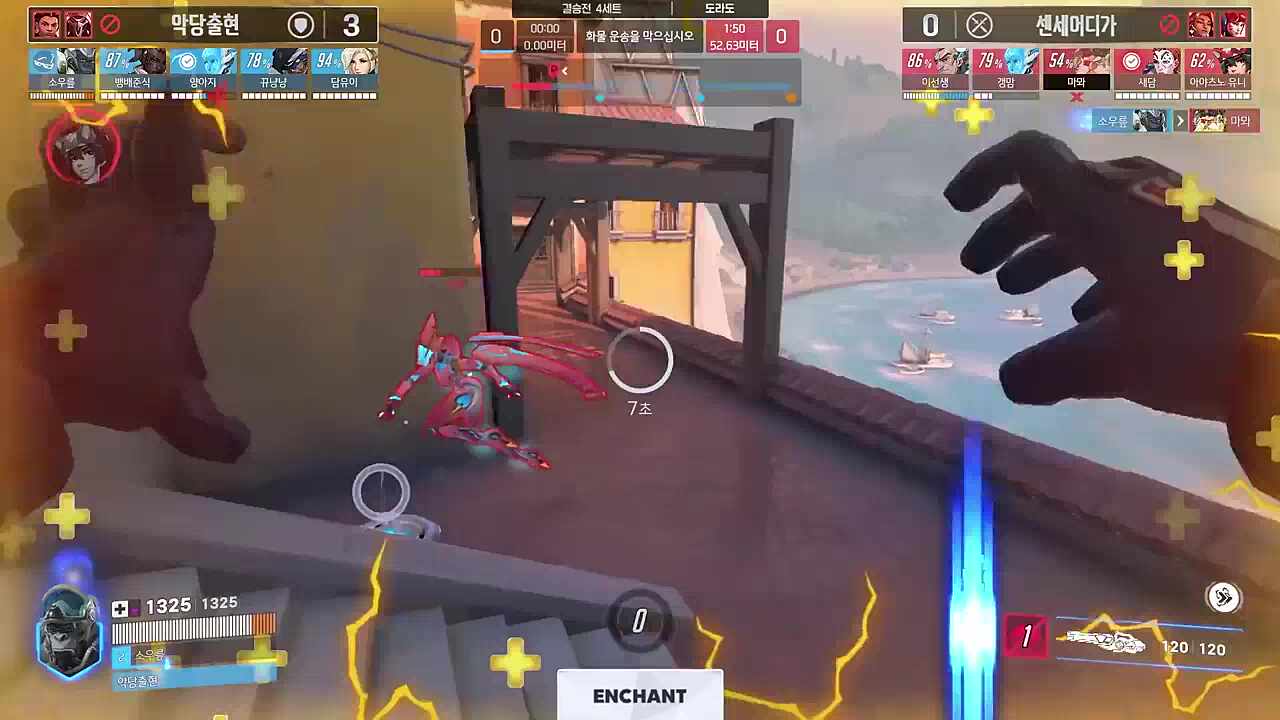Image resolution: width=1280 pixels, height=720 pixels.
Task: Click the hero-ban prohibition symbol on left team
Action: pos(108,24)
